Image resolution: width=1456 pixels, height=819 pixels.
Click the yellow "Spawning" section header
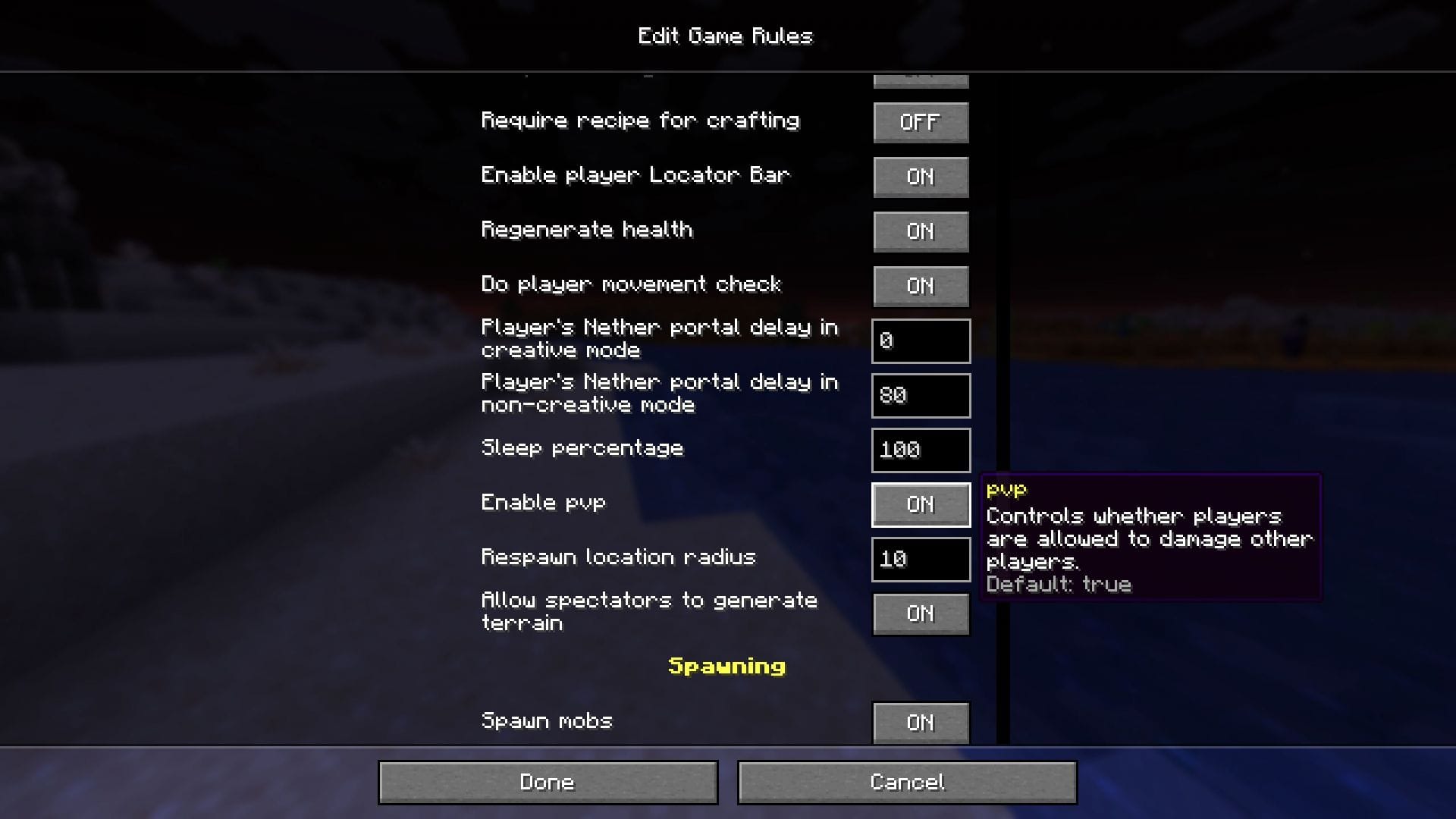(726, 667)
